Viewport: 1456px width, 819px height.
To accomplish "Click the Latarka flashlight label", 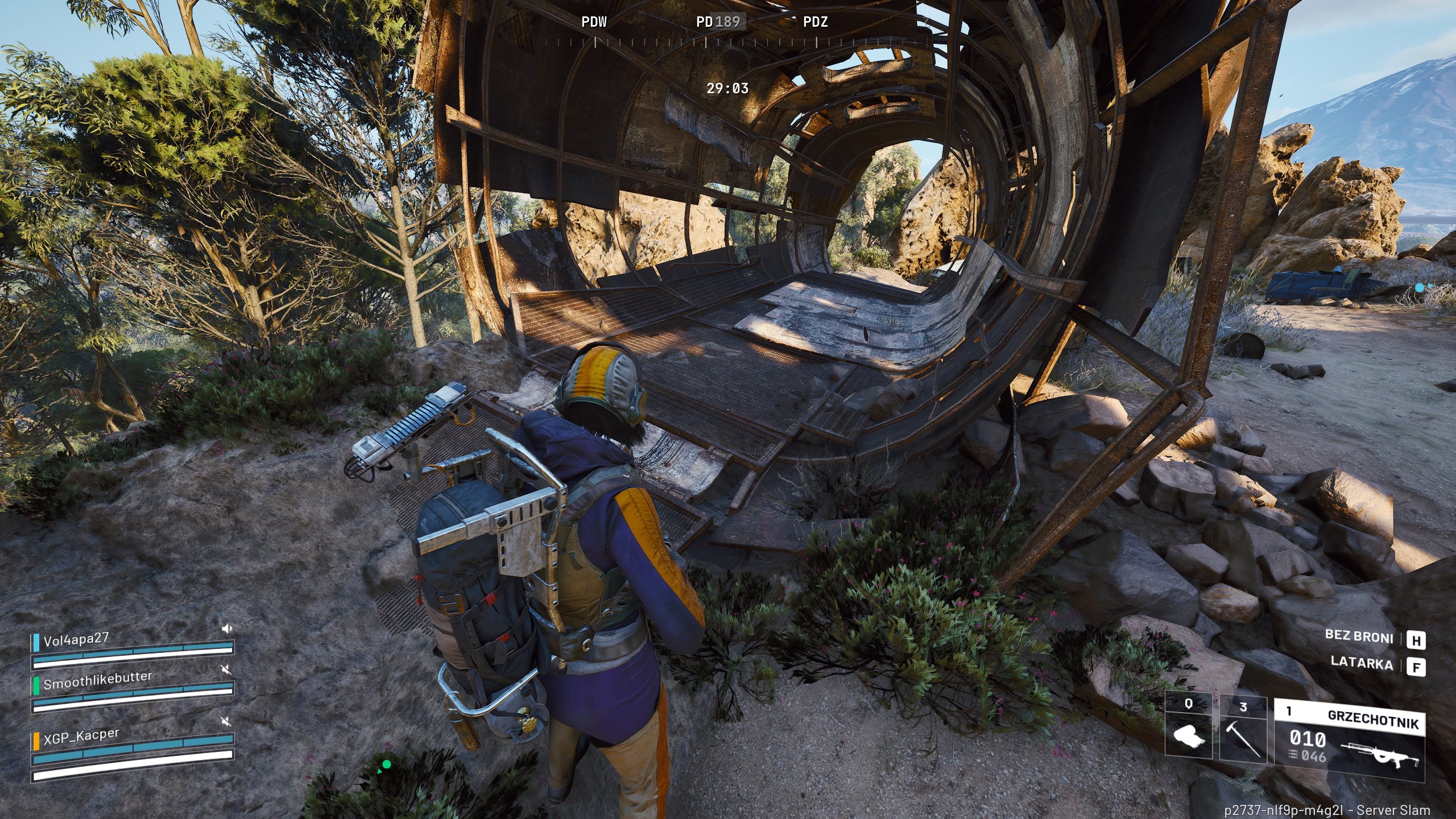I will coord(1362,664).
